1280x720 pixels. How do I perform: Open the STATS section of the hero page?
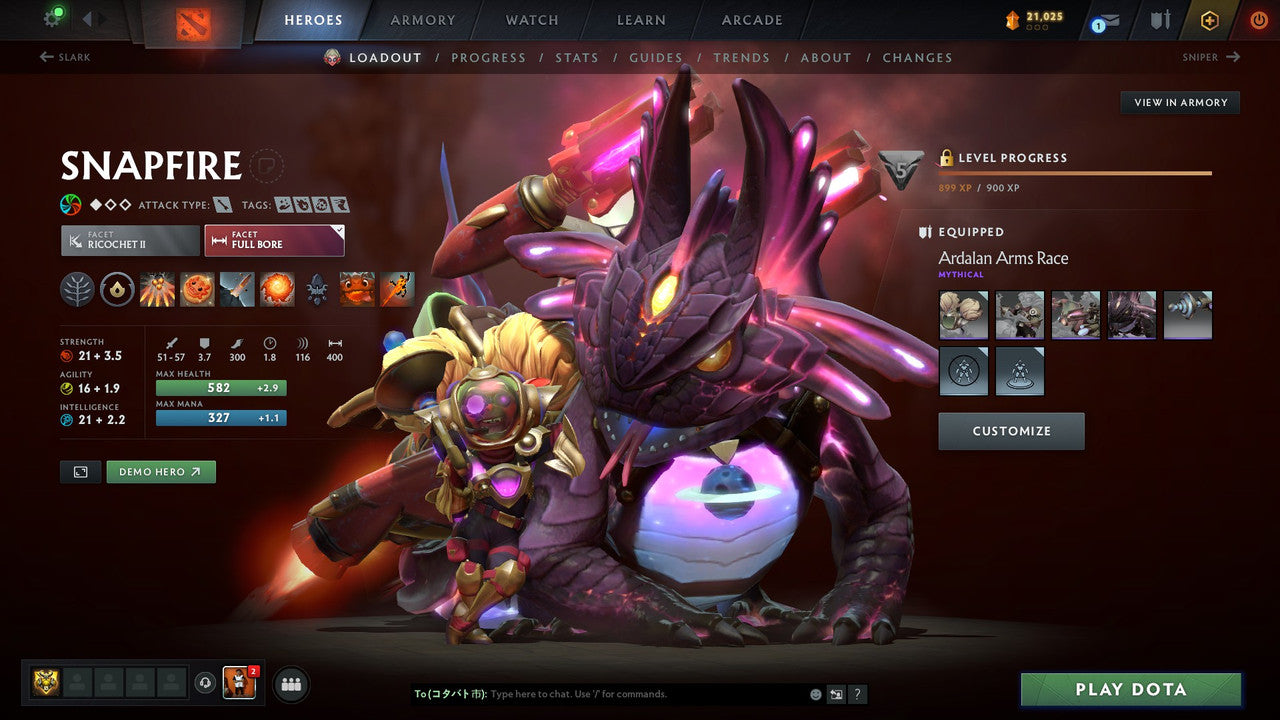[x=577, y=57]
